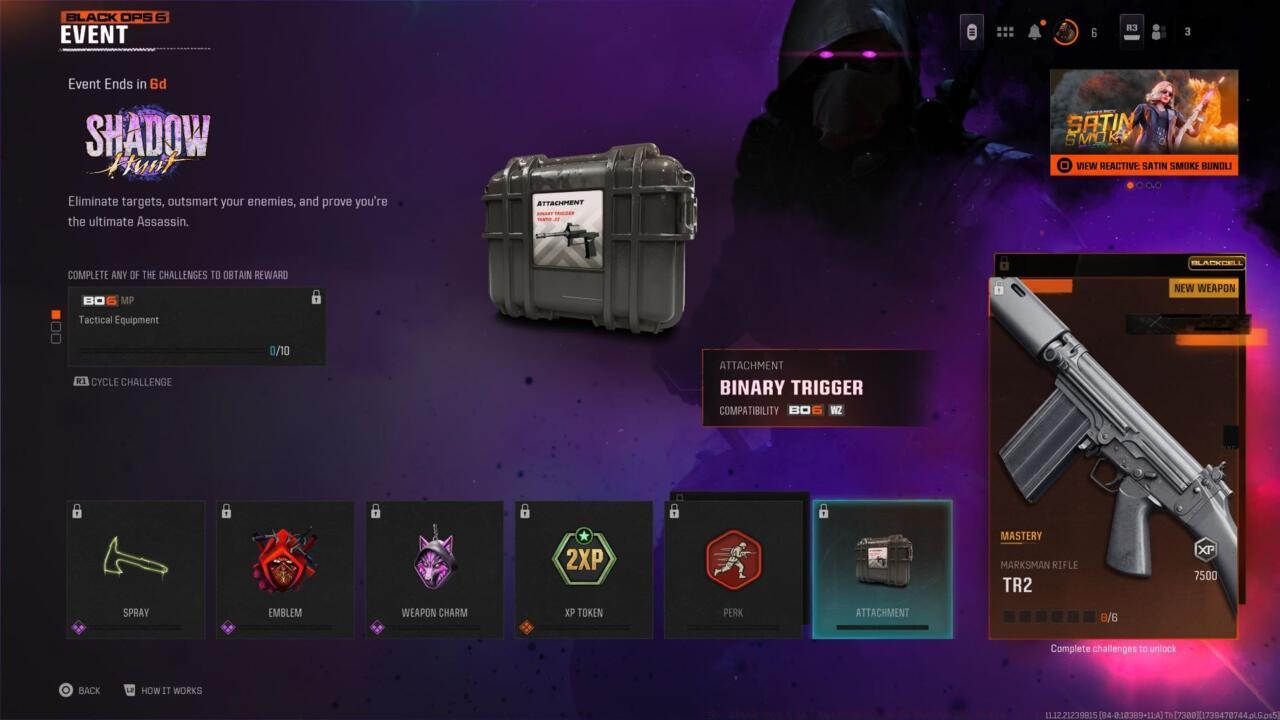Select the second challenge indicator square
Image resolution: width=1280 pixels, height=720 pixels.
[x=57, y=327]
